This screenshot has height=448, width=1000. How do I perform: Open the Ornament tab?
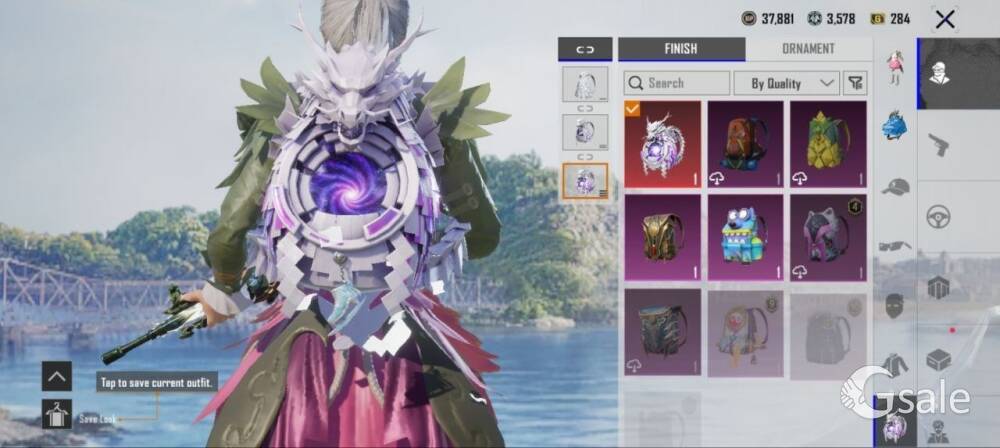[x=808, y=48]
